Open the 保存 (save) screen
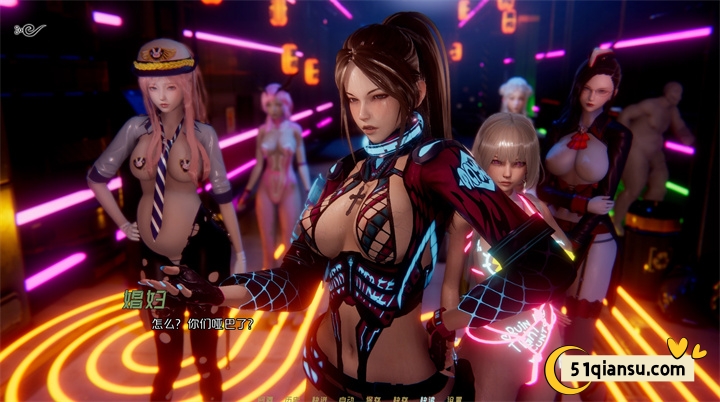 tap(372, 398)
